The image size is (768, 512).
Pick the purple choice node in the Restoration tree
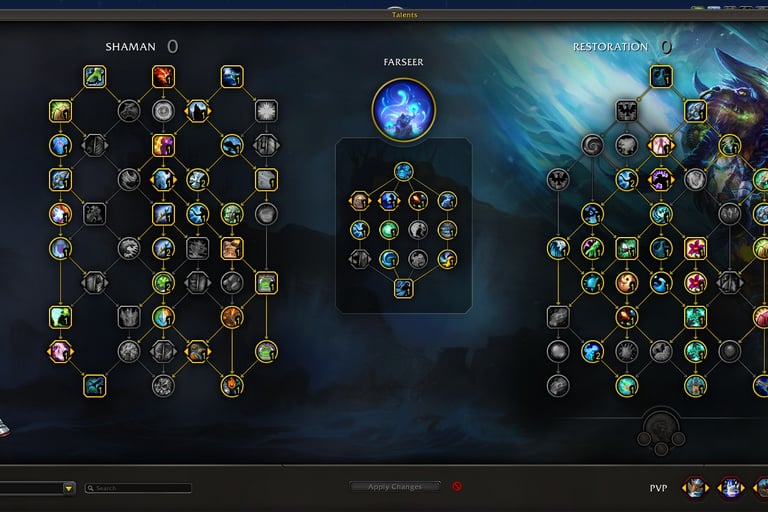tap(661, 179)
